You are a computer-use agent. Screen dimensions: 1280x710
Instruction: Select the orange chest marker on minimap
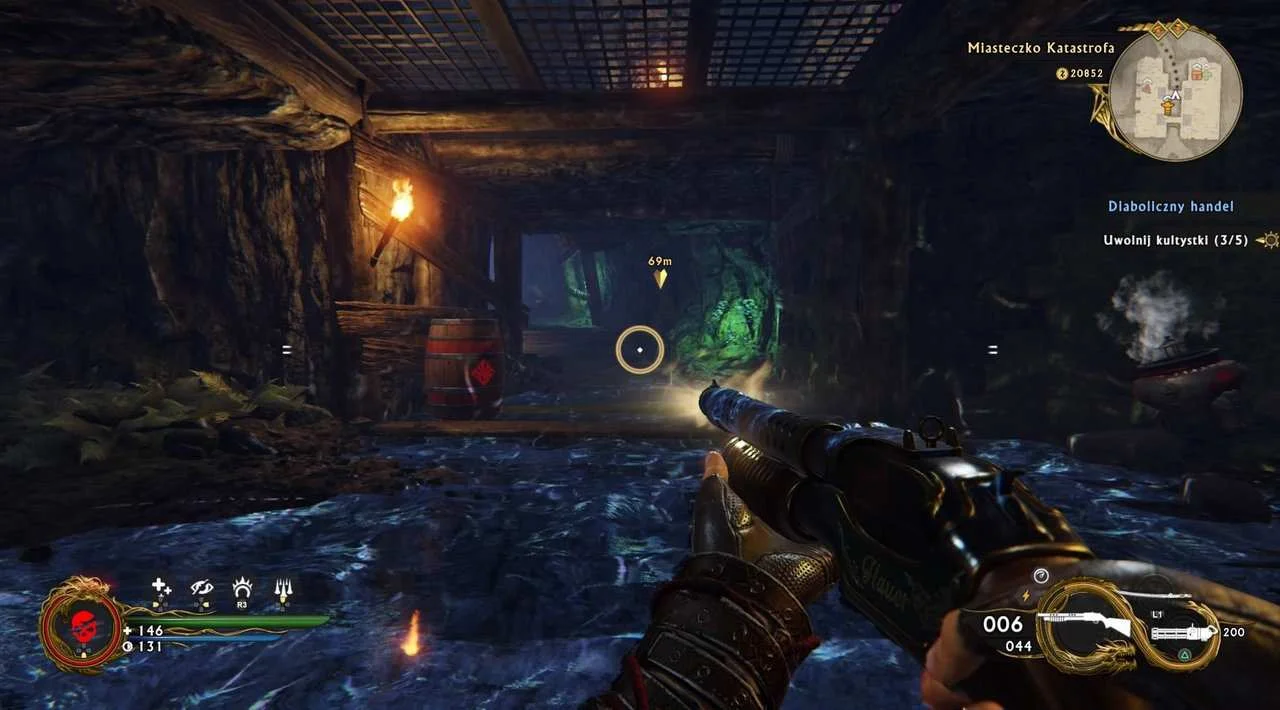pos(1195,72)
